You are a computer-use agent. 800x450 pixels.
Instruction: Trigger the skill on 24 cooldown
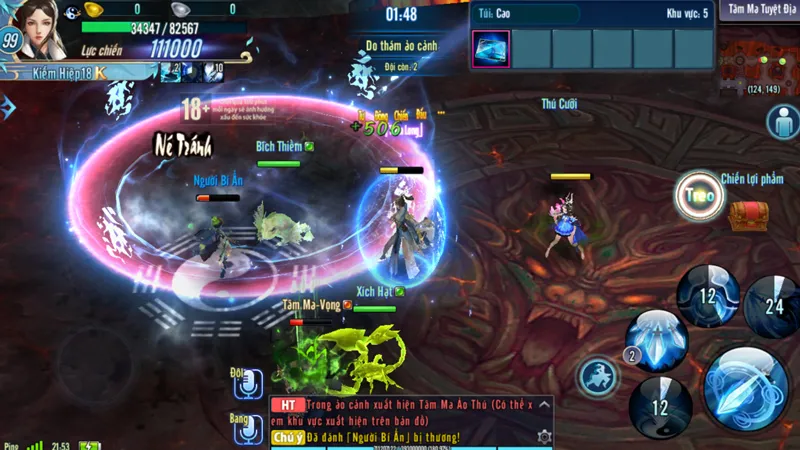click(x=771, y=306)
